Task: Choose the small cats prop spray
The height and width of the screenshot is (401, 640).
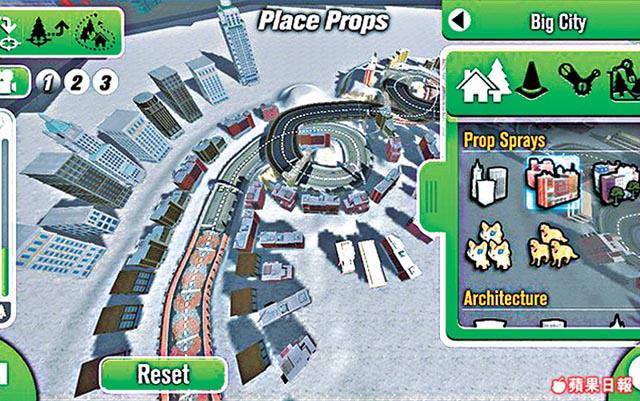Action: pos(491,243)
